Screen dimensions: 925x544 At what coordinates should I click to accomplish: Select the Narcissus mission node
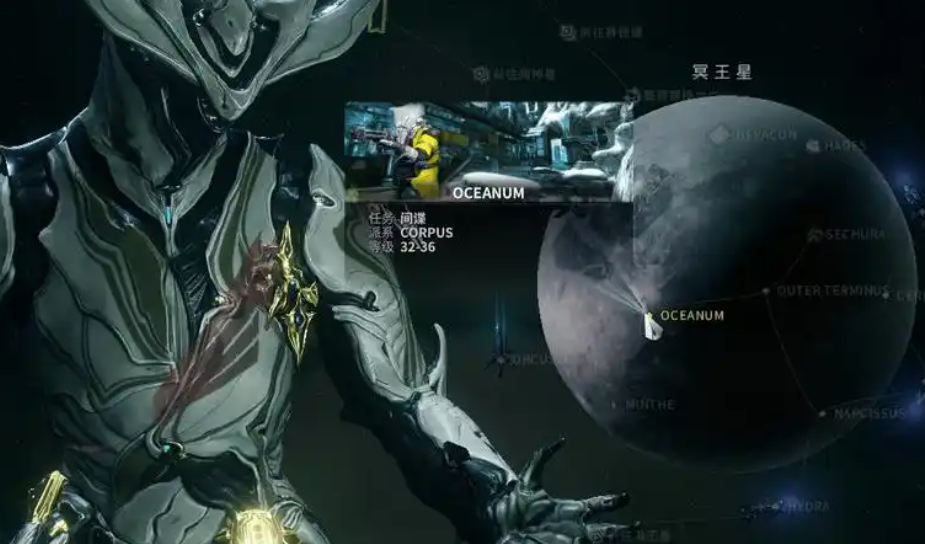822,413
